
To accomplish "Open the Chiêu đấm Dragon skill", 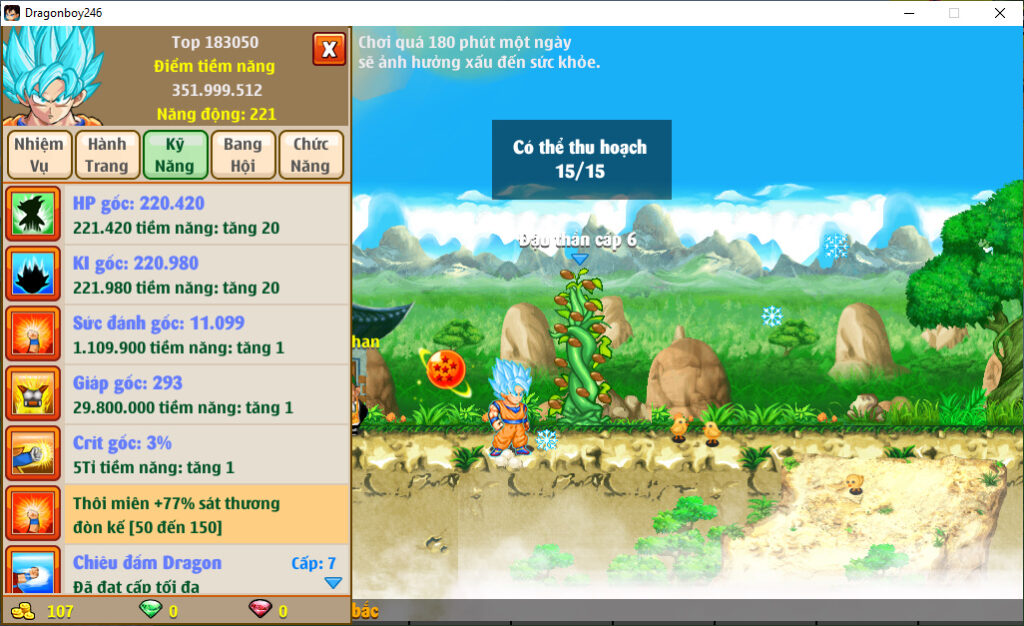I will click(x=176, y=572).
